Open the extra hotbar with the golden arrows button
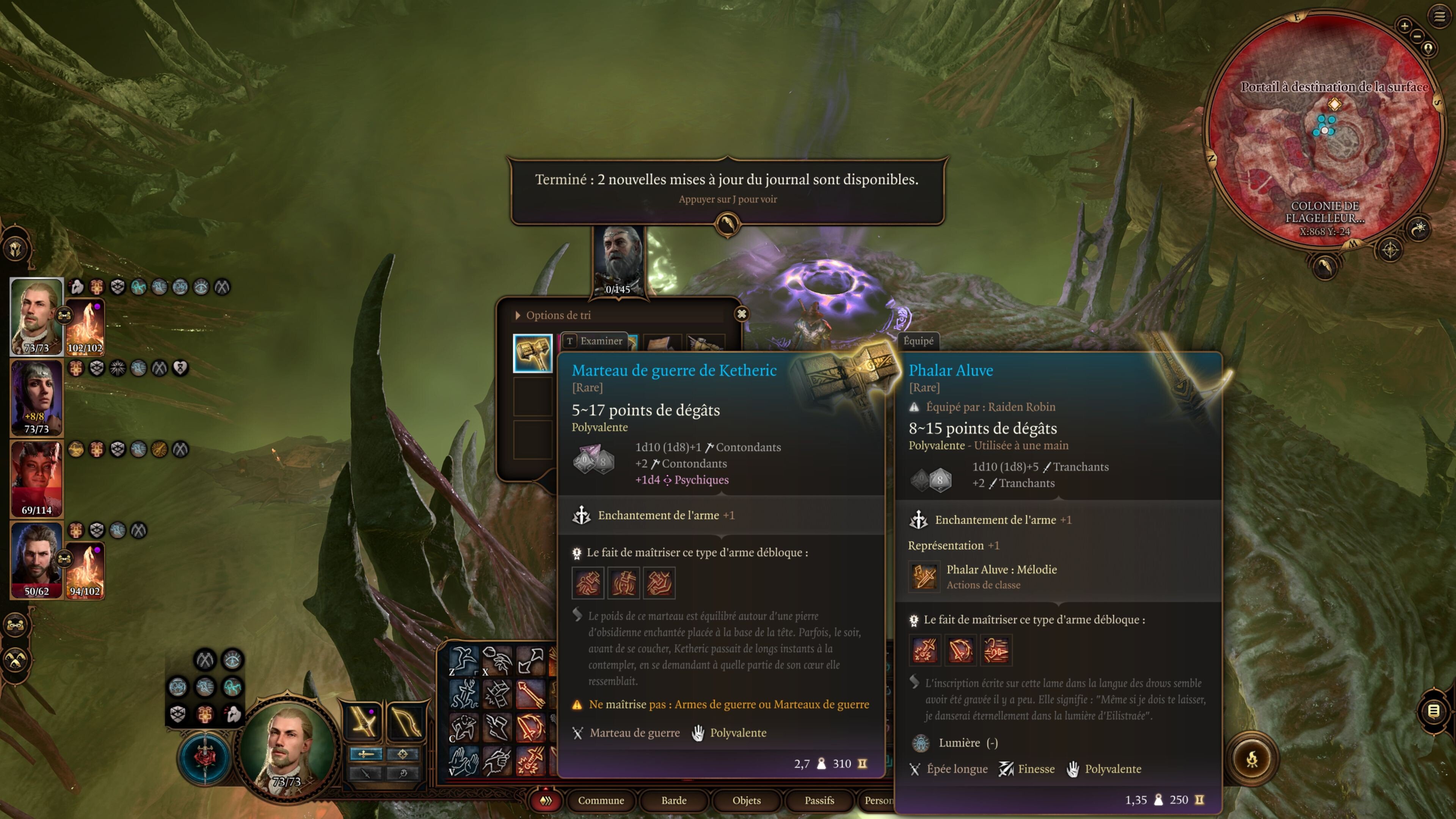Screen dimensions: 1456x819 [x=546, y=800]
